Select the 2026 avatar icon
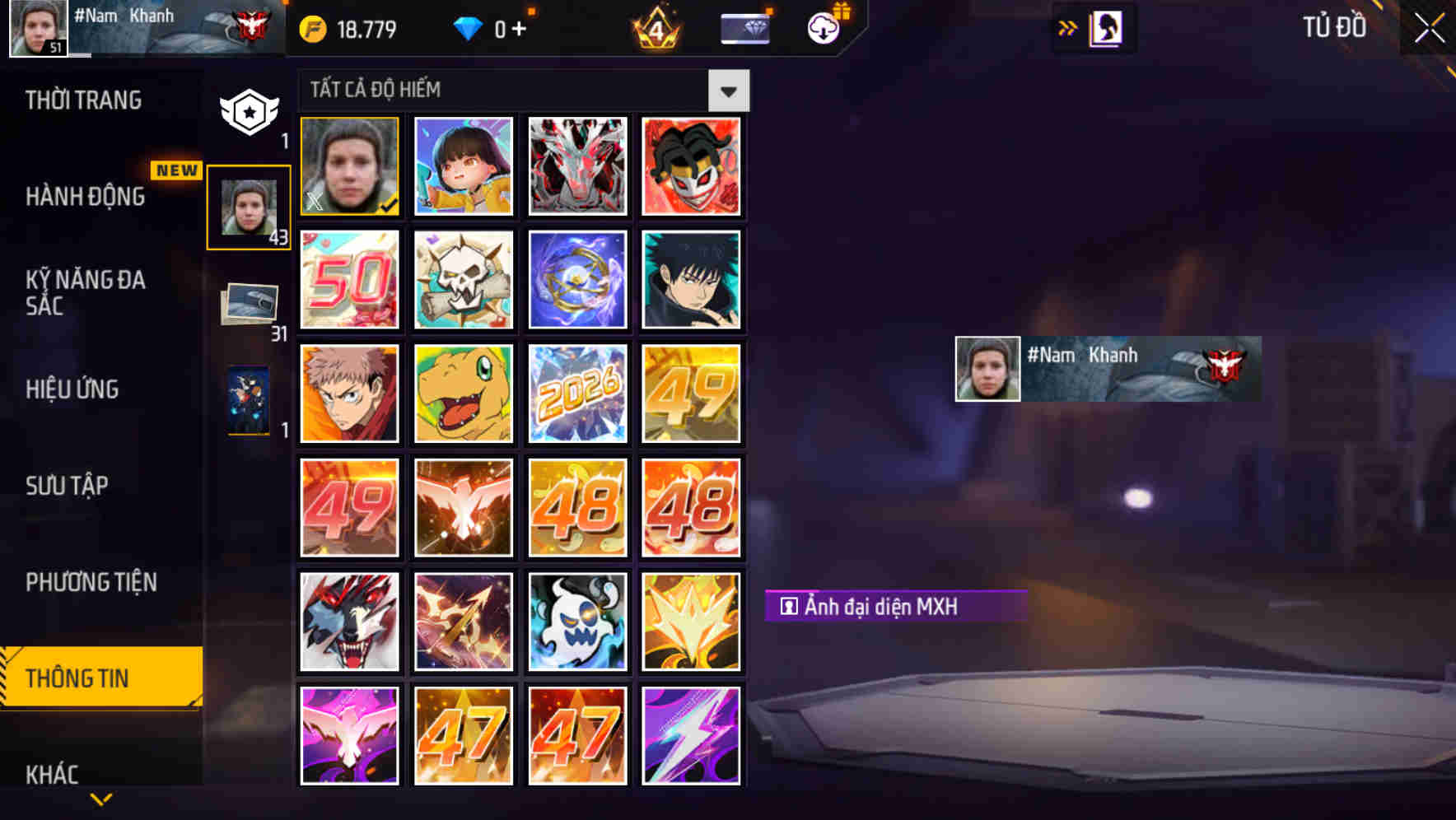 (x=577, y=394)
